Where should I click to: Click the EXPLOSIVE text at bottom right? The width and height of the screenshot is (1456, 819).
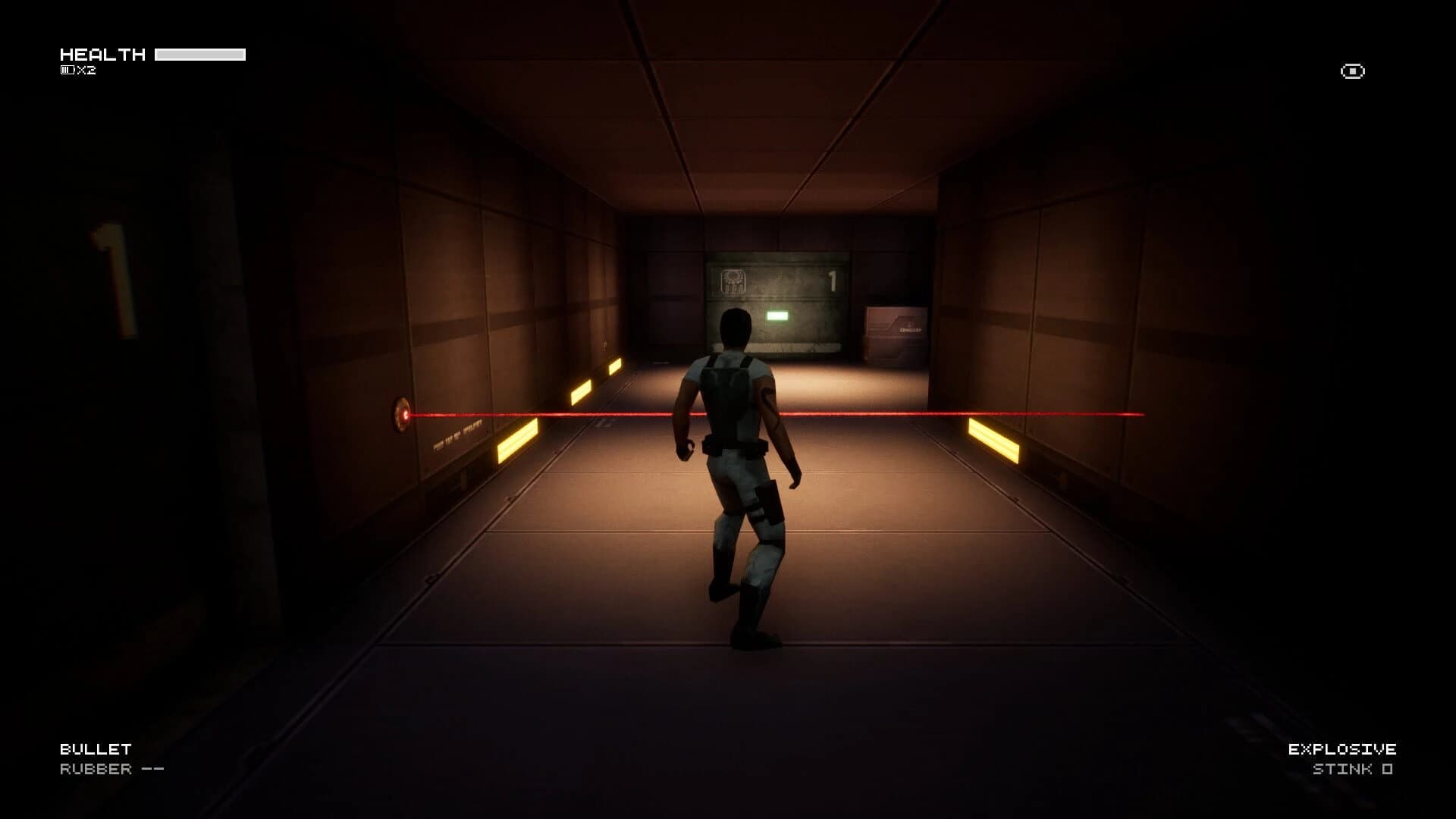pyautogui.click(x=1341, y=748)
